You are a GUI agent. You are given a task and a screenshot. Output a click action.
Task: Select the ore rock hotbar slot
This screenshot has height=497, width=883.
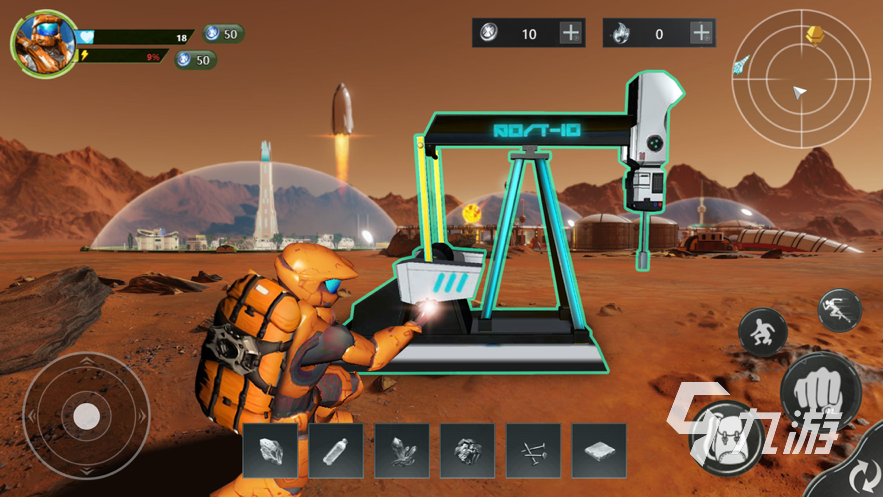pyautogui.click(x=270, y=450)
